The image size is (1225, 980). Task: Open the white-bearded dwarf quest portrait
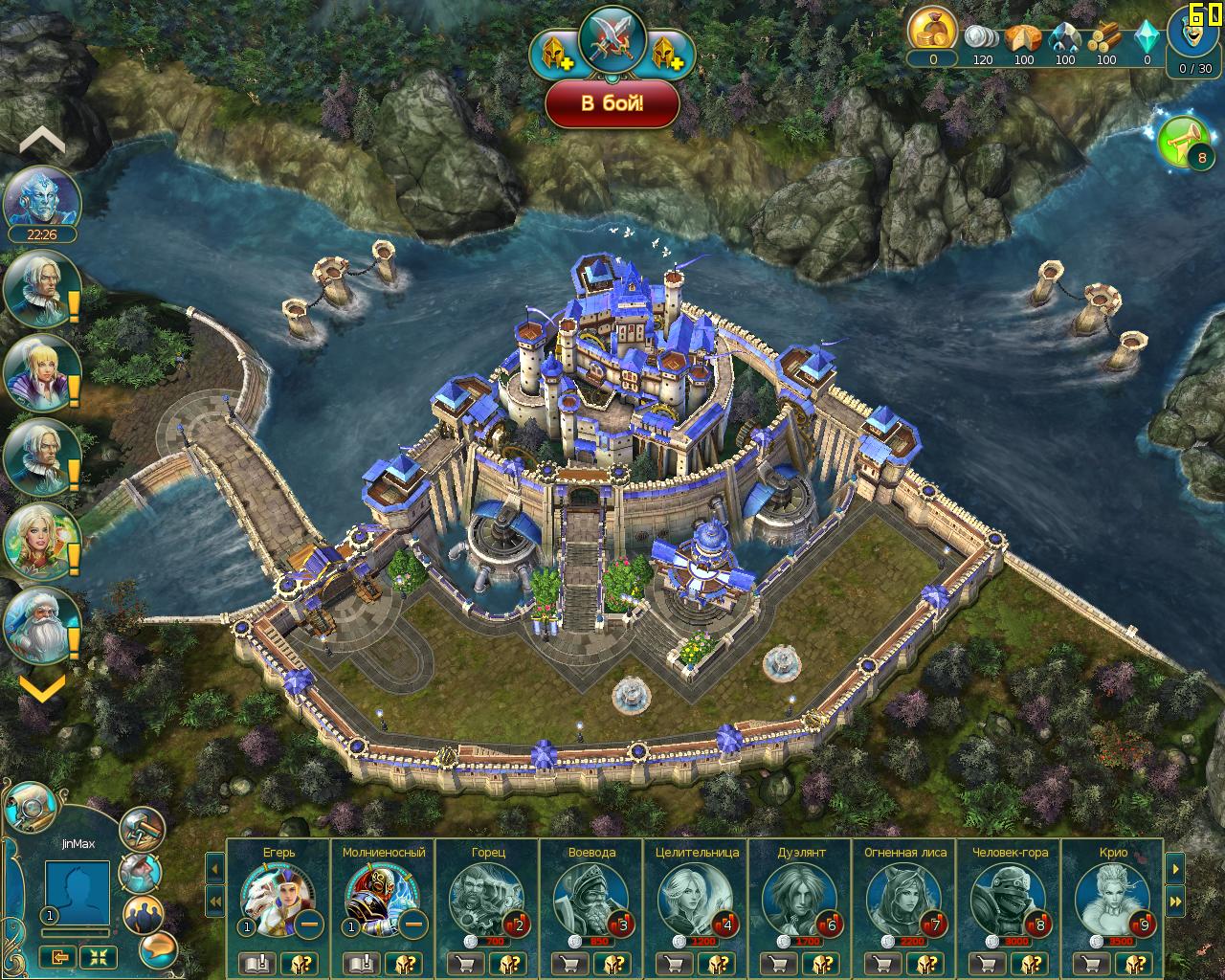(x=42, y=624)
